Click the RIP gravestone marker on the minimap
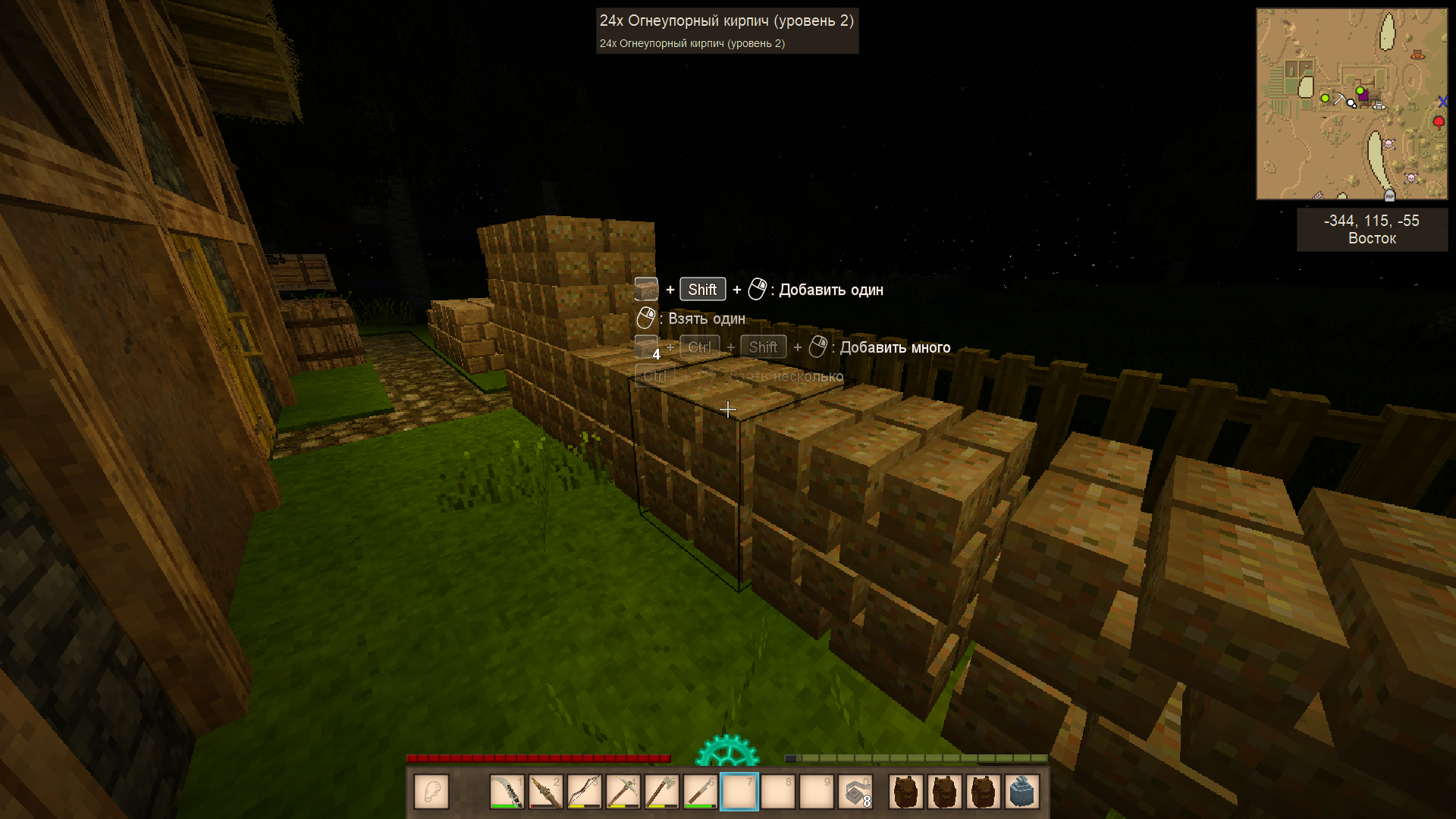Image resolution: width=1456 pixels, height=819 pixels. point(1389,196)
